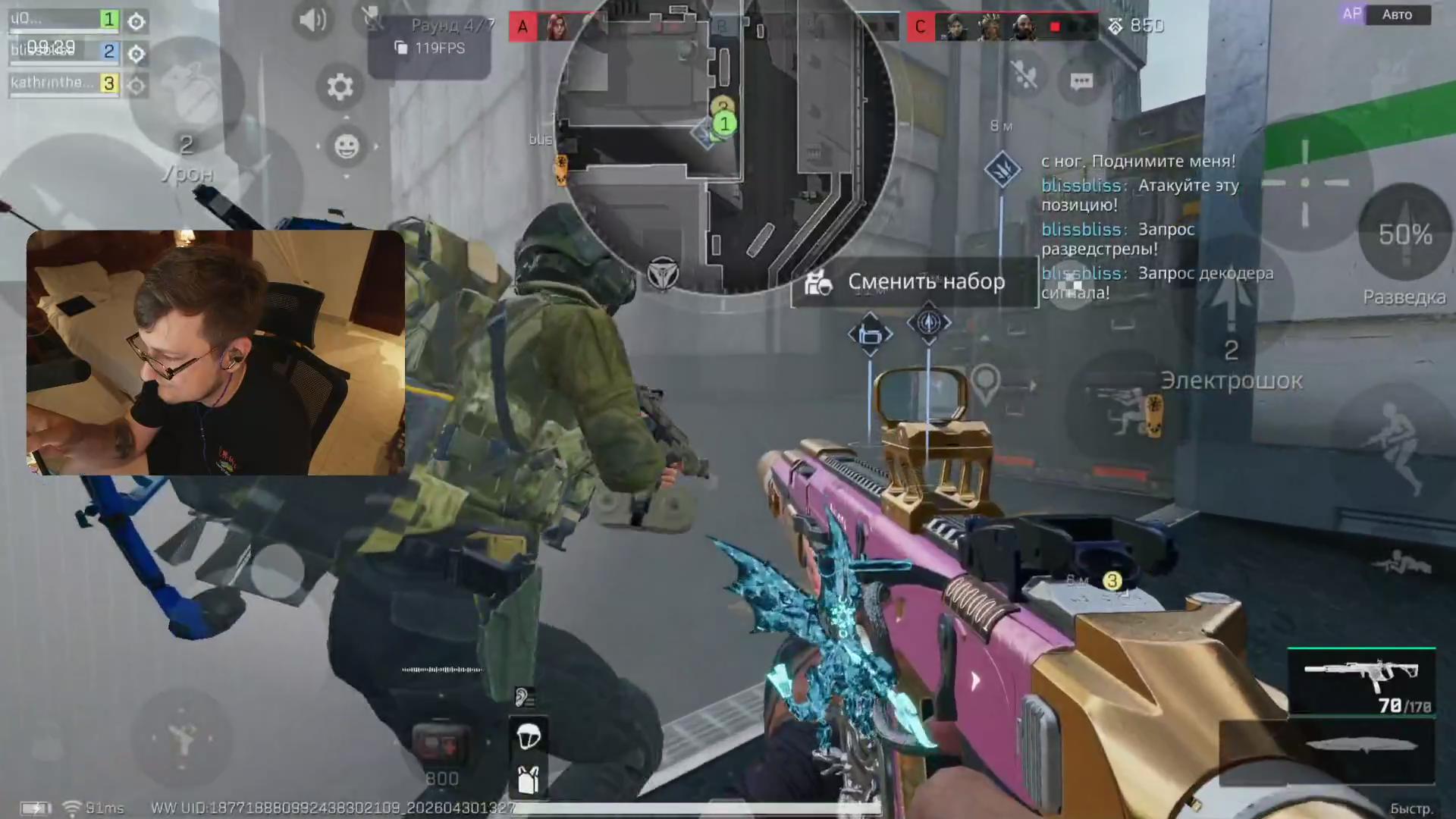Toggle the speaker sound icon
The height and width of the screenshot is (819, 1456).
pyautogui.click(x=312, y=20)
